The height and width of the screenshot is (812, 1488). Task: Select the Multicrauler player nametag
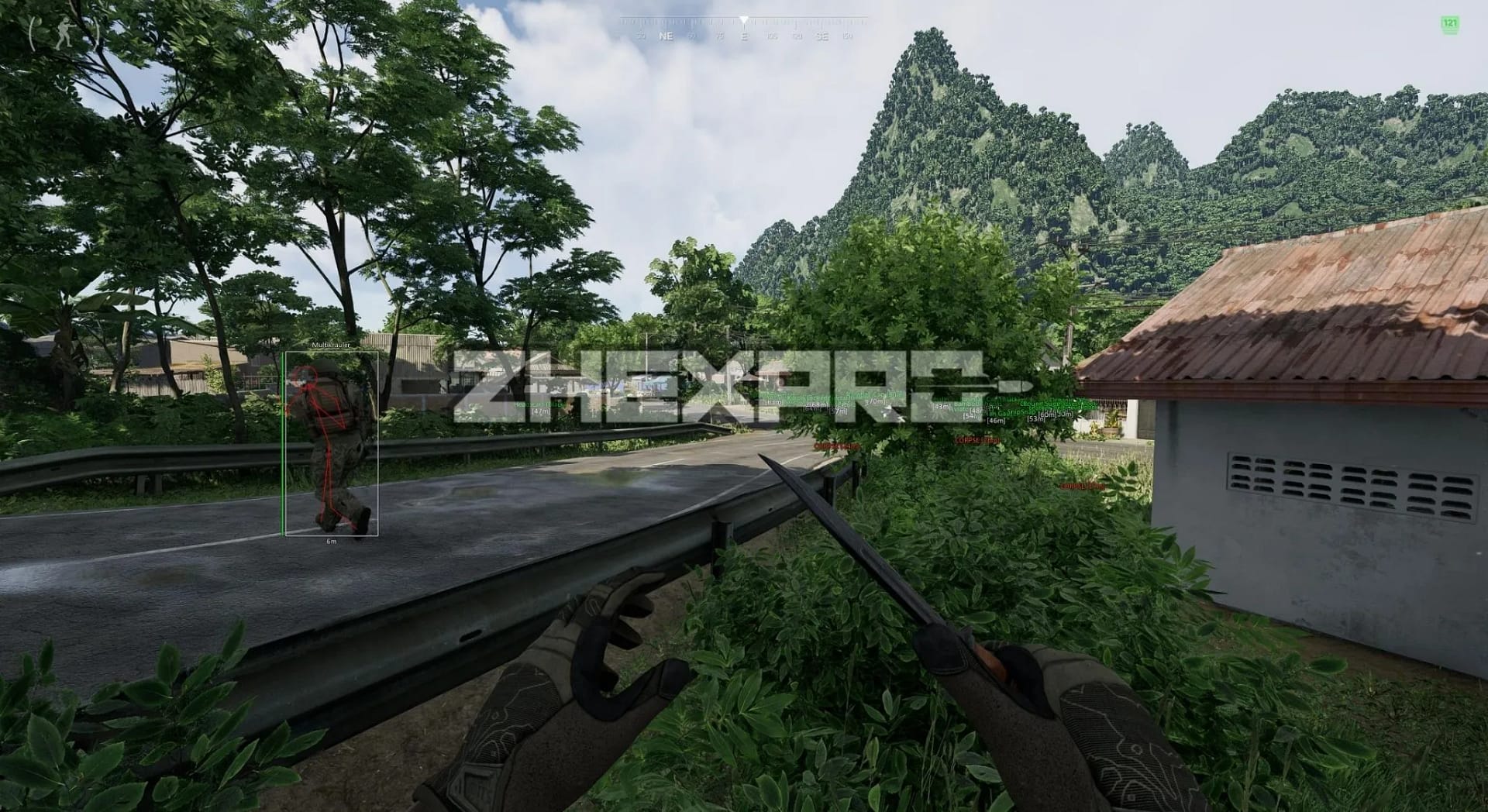[330, 344]
